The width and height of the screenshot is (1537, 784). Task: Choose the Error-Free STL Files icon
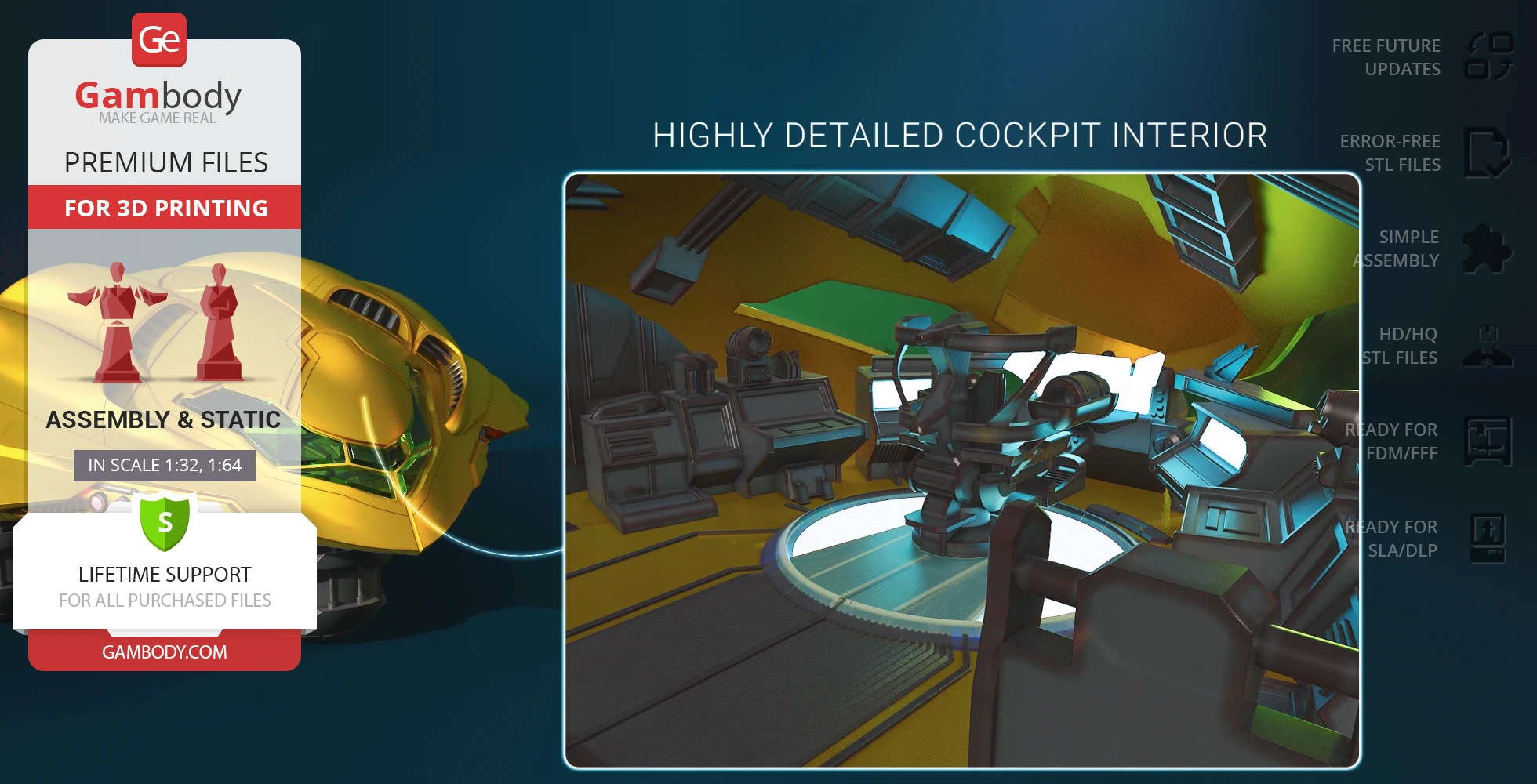pyautogui.click(x=1487, y=153)
